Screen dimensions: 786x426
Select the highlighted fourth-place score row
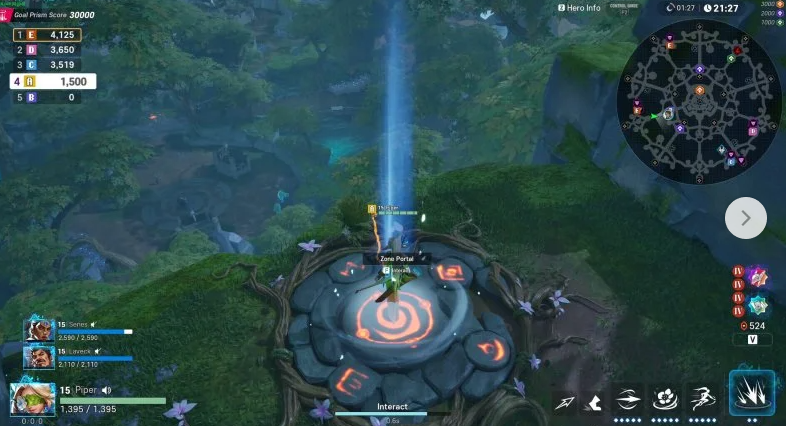tap(53, 81)
